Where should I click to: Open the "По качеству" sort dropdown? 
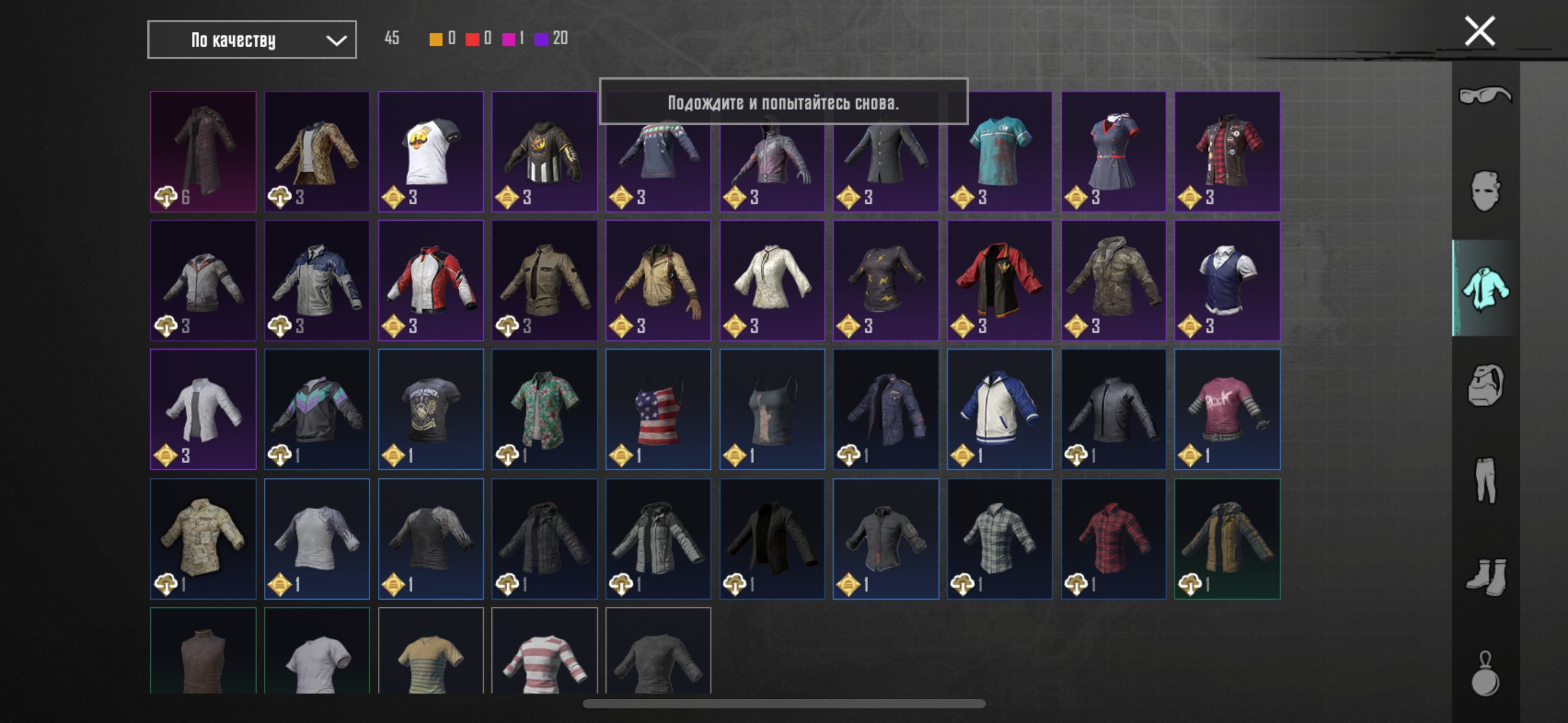tap(252, 40)
